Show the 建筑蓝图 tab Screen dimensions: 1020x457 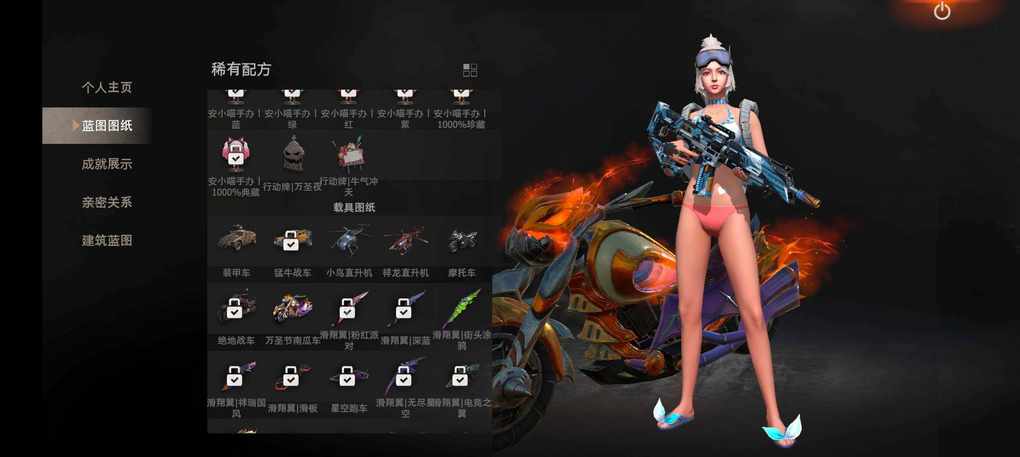click(106, 240)
